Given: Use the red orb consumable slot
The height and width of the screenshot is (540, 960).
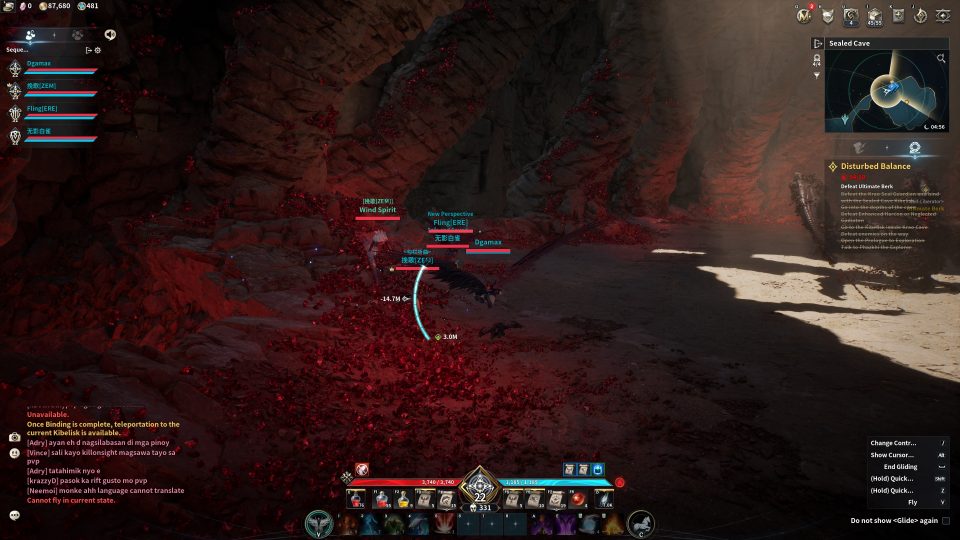Looking at the screenshot, I should click(x=575, y=498).
